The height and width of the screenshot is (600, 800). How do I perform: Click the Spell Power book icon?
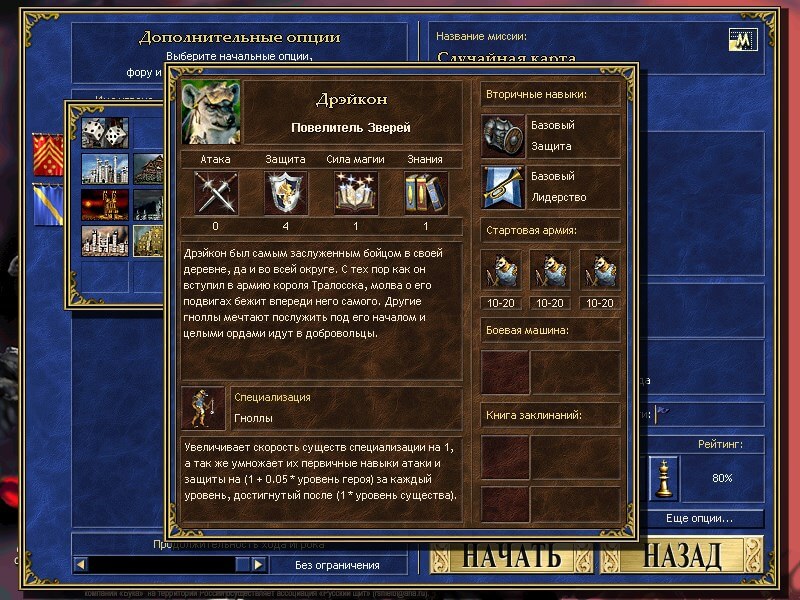click(355, 193)
